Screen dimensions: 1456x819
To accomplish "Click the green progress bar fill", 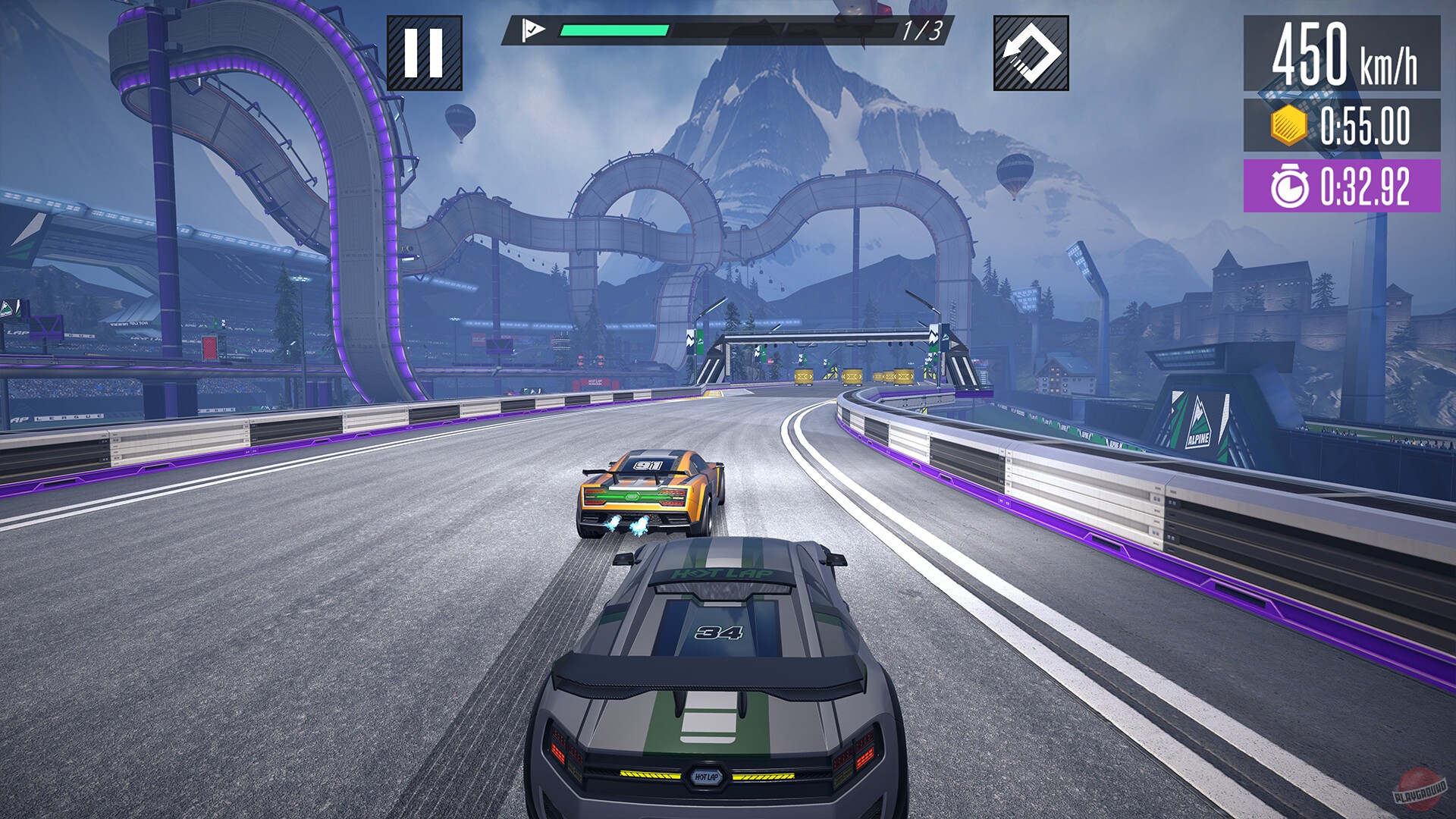I will point(614,30).
